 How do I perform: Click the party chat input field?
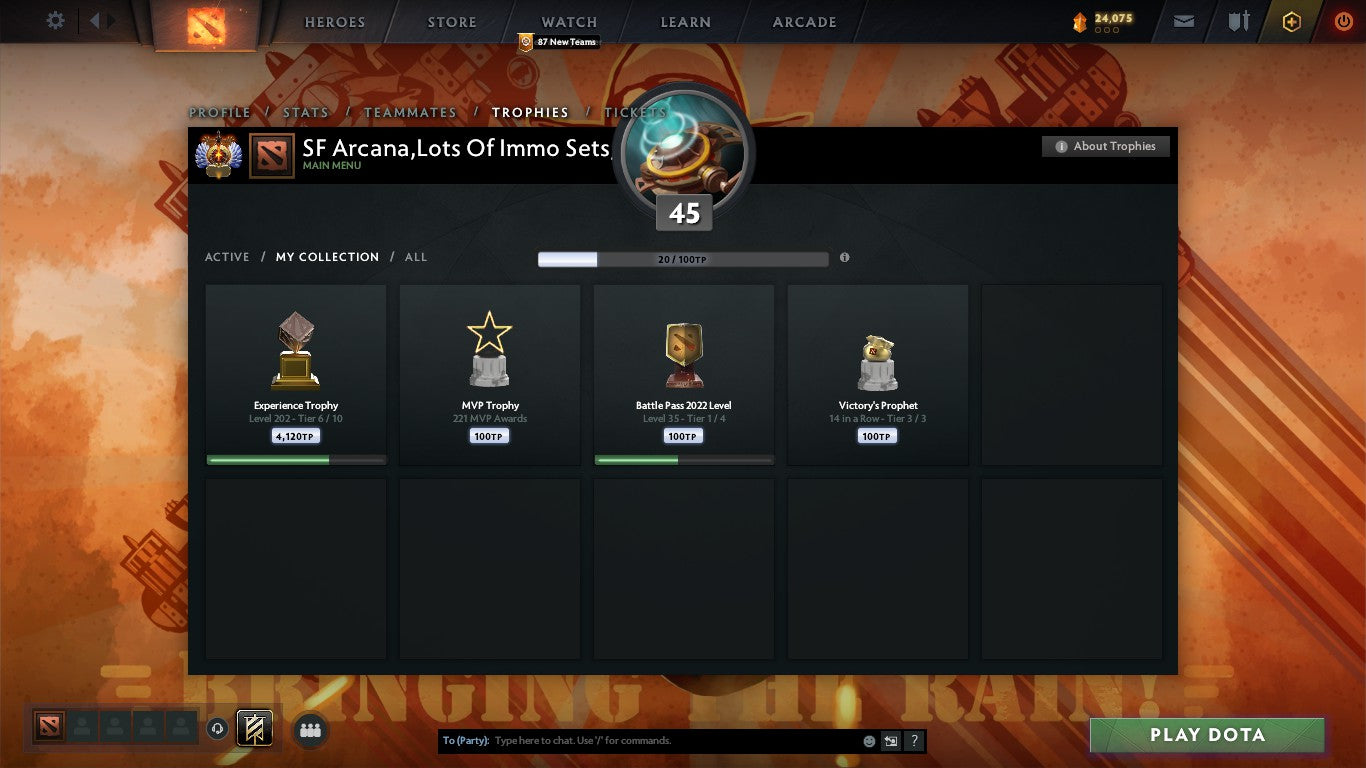pos(650,740)
